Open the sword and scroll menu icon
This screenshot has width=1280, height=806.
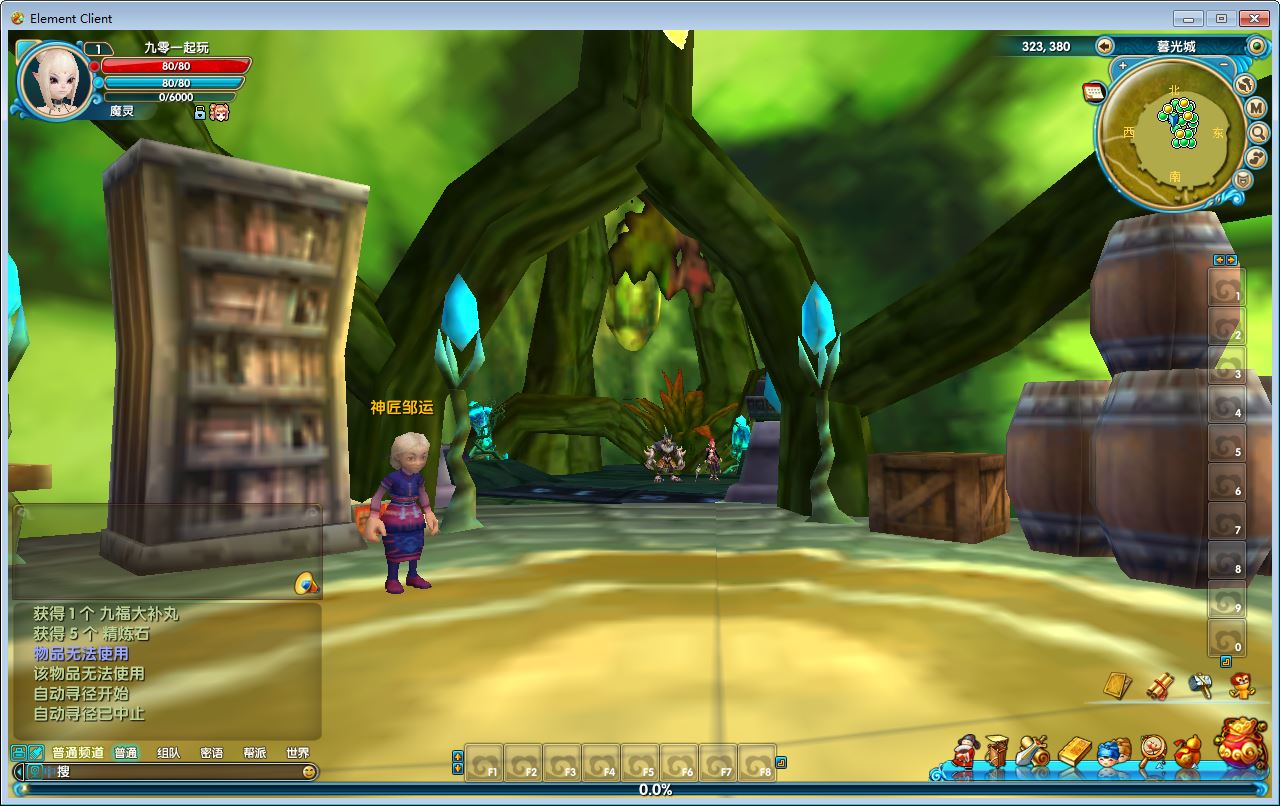coord(1031,751)
